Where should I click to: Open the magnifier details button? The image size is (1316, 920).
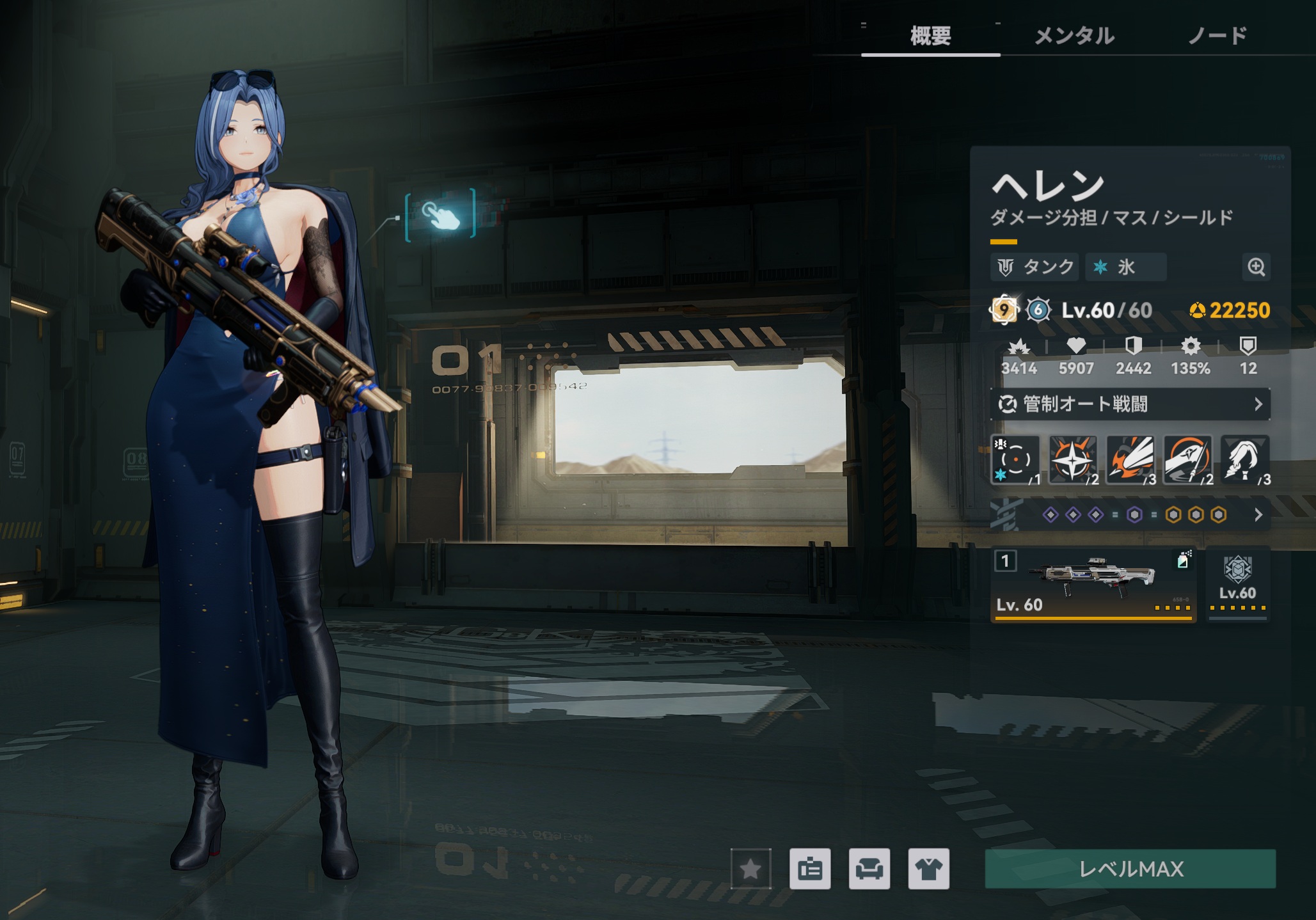[x=1256, y=267]
